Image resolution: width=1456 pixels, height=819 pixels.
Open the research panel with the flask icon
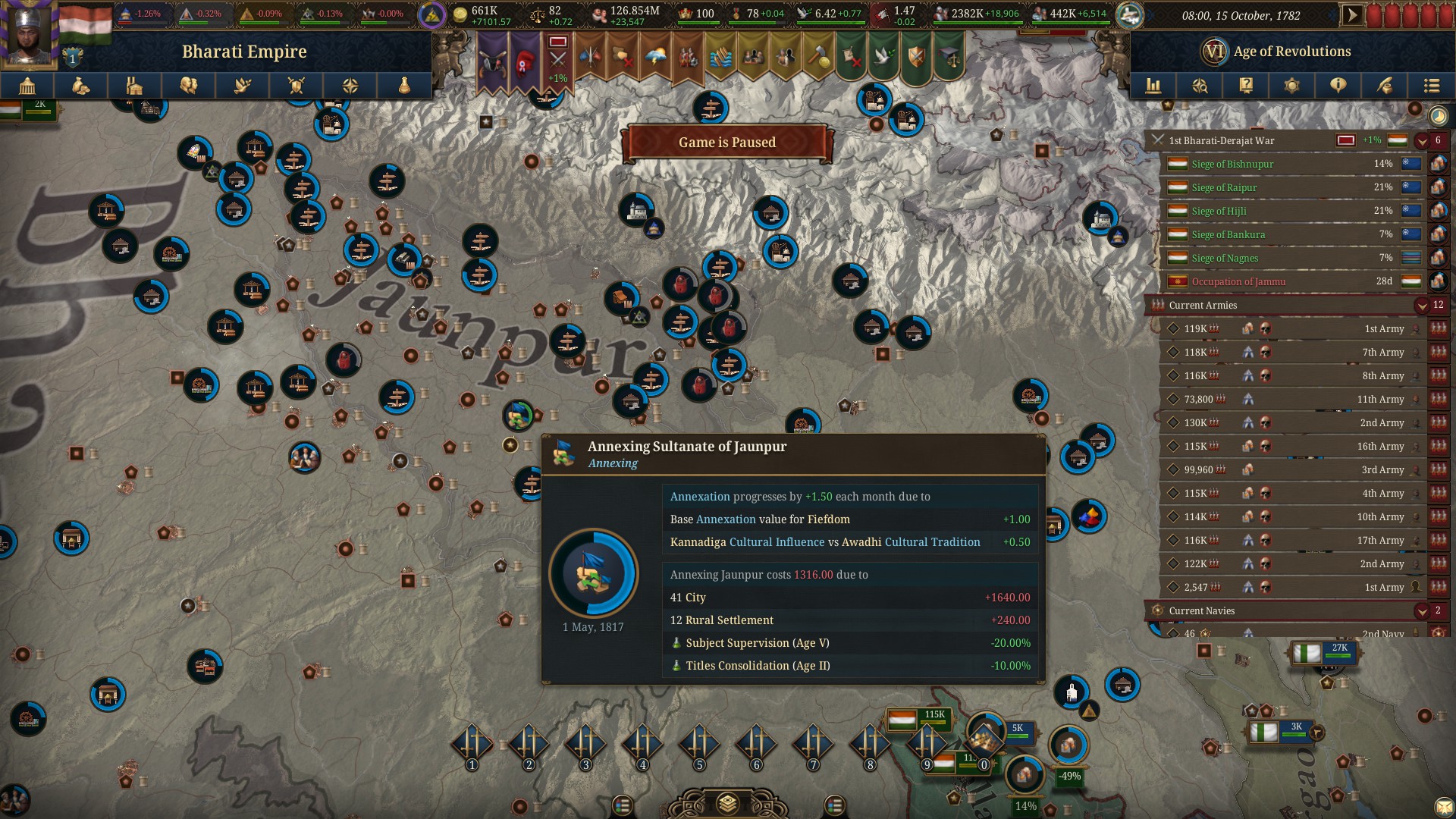404,86
